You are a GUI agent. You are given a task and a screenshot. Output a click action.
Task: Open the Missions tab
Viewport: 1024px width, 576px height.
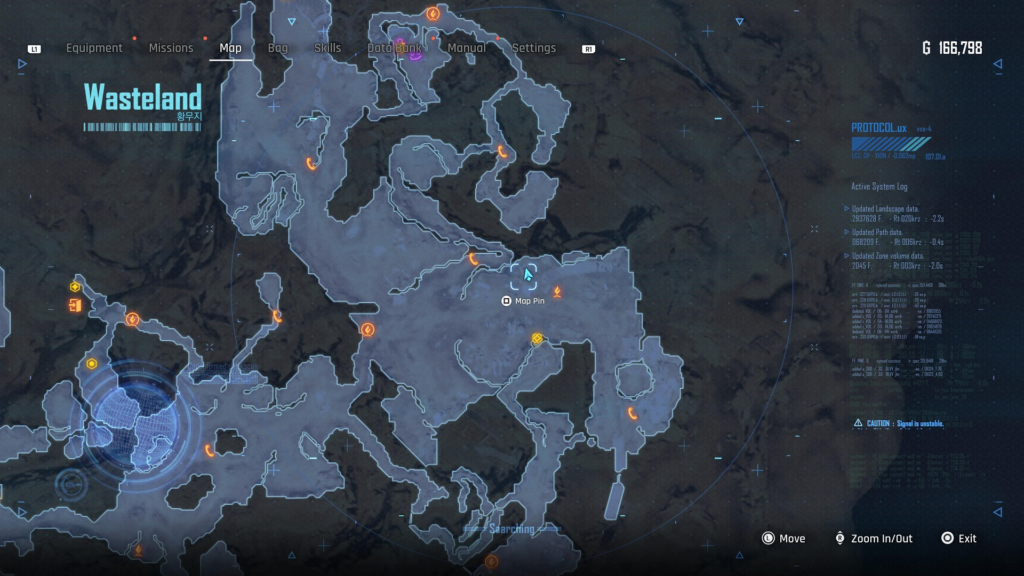pos(171,48)
